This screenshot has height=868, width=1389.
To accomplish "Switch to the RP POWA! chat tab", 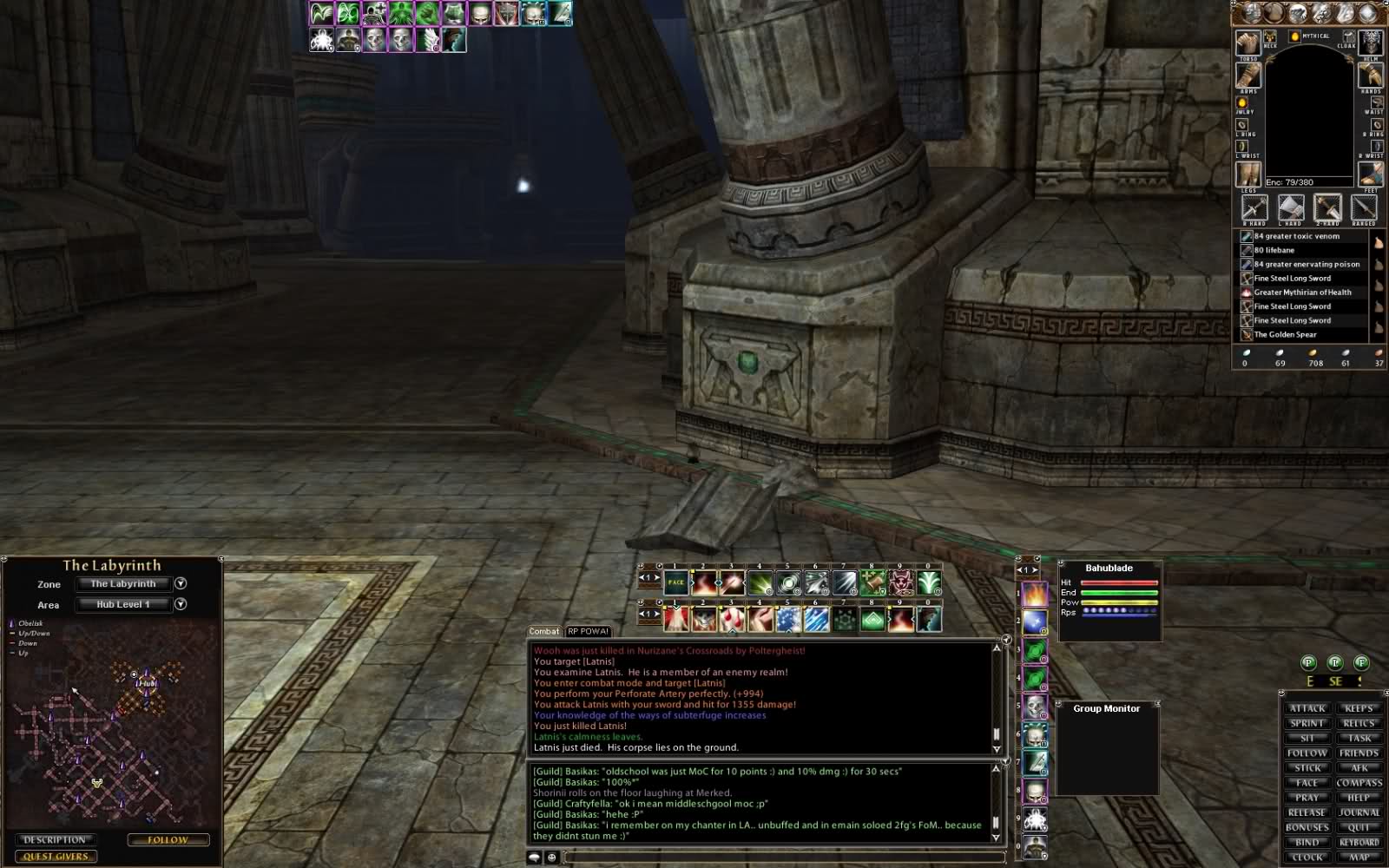I will point(589,631).
